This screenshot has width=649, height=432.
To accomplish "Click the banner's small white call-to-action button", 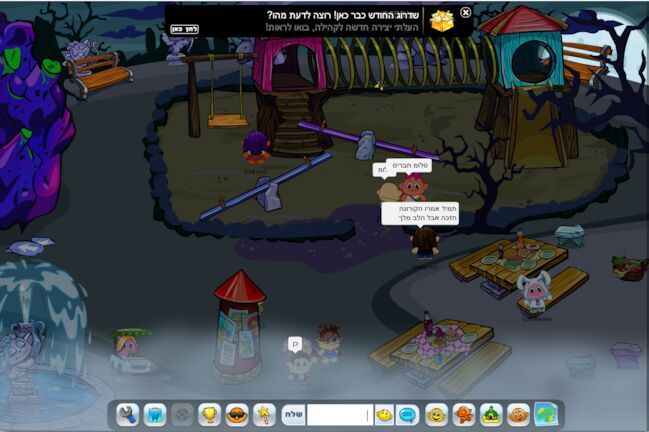I will 184,28.
